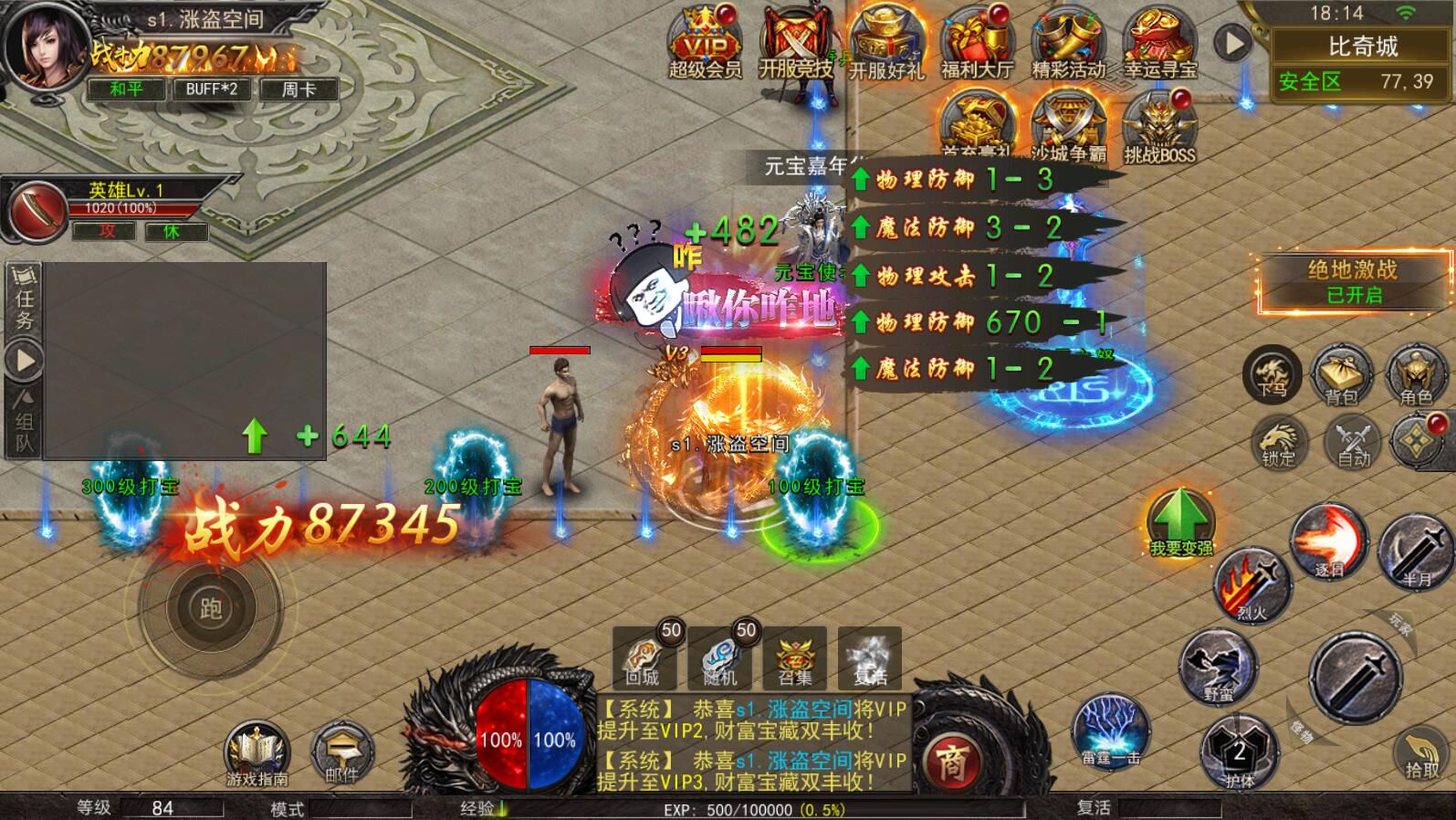Open the 游戏指南 game guide
The height and width of the screenshot is (820, 1456).
257,753
